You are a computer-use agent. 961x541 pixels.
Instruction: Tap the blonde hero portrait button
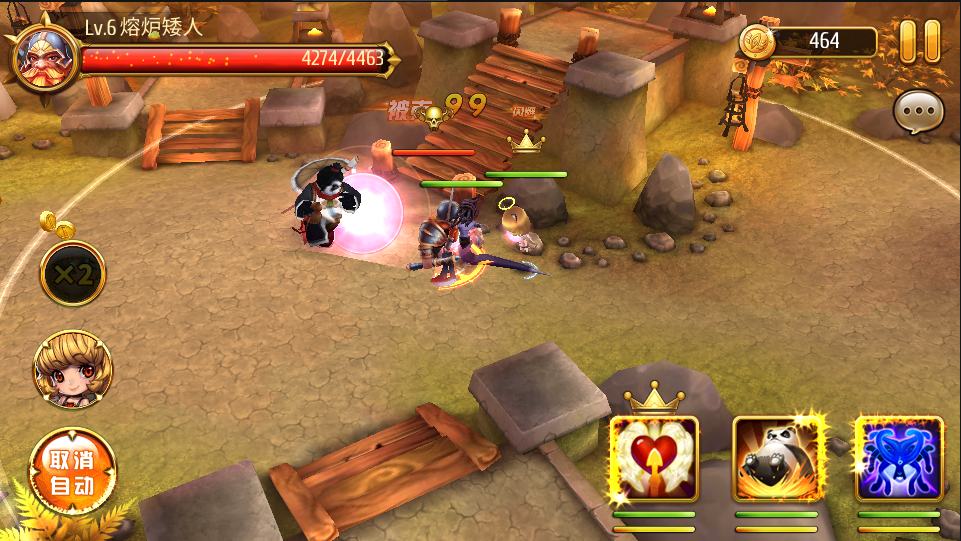click(72, 370)
